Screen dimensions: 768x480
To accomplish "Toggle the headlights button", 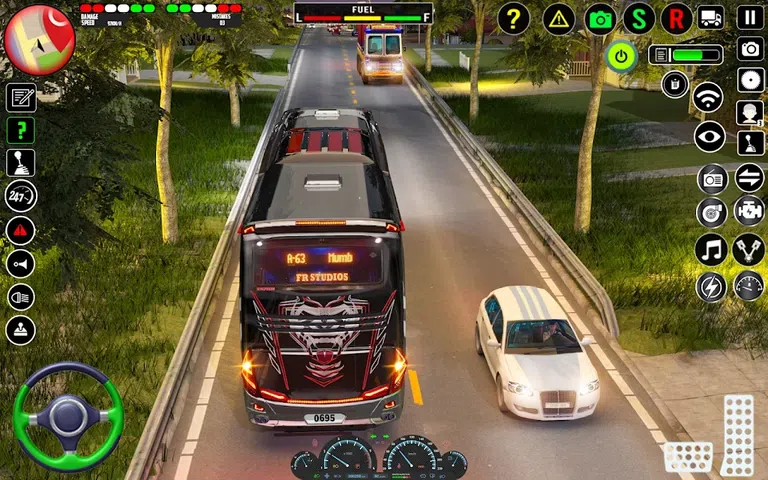I will tap(21, 297).
